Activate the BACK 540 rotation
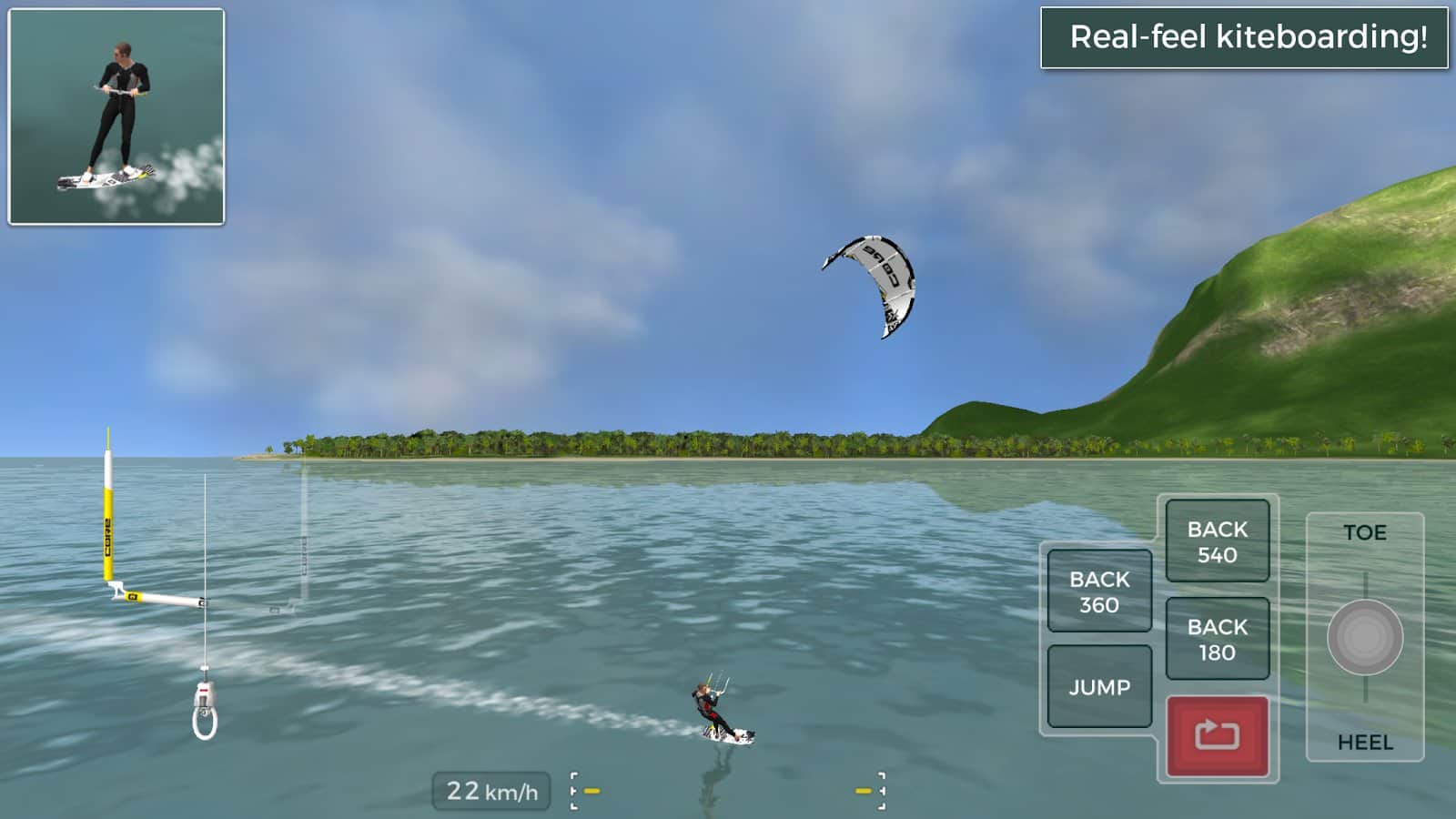Image resolution: width=1456 pixels, height=819 pixels. (x=1218, y=541)
